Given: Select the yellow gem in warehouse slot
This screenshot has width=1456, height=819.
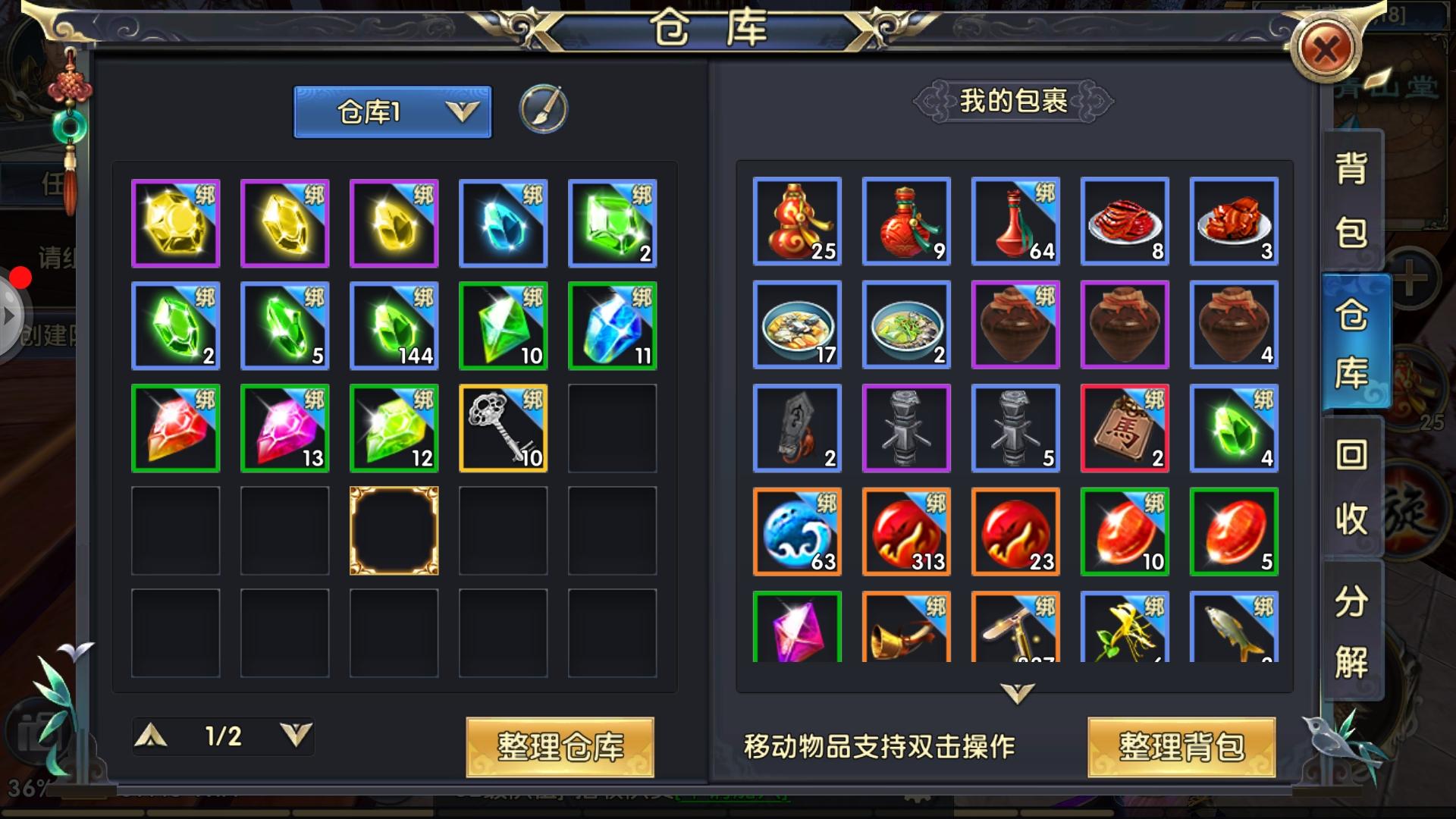Looking at the screenshot, I should tap(175, 222).
